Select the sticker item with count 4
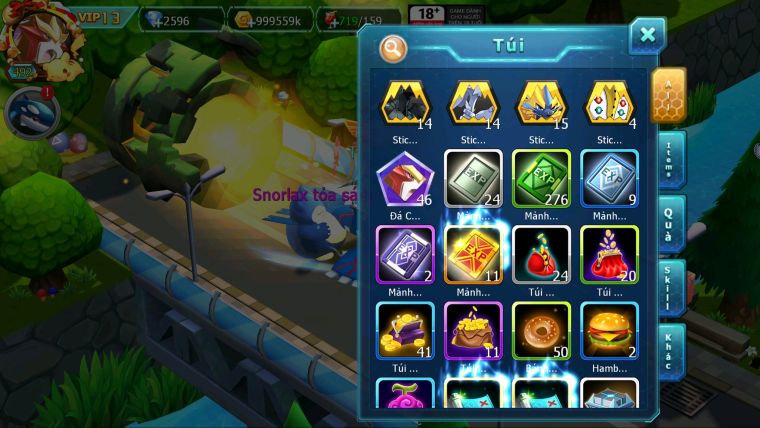The width and height of the screenshot is (760, 428). (x=609, y=103)
